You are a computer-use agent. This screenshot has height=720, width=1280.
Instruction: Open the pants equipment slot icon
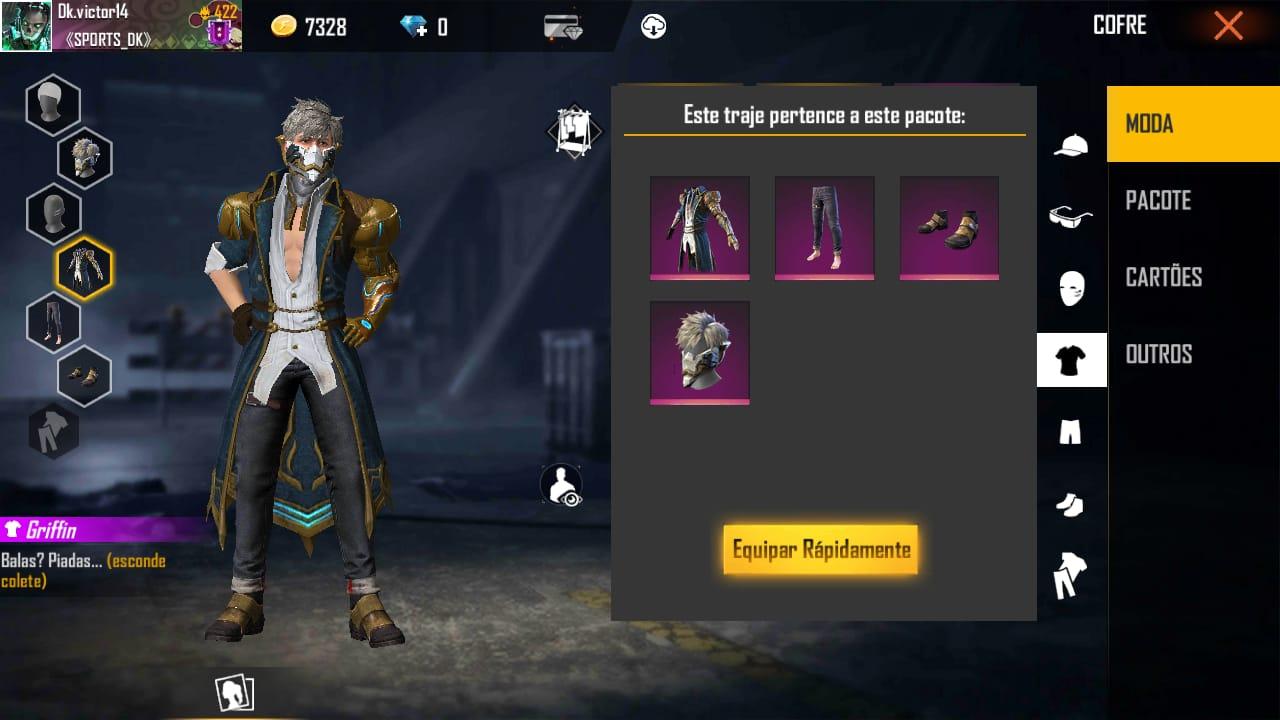point(54,323)
